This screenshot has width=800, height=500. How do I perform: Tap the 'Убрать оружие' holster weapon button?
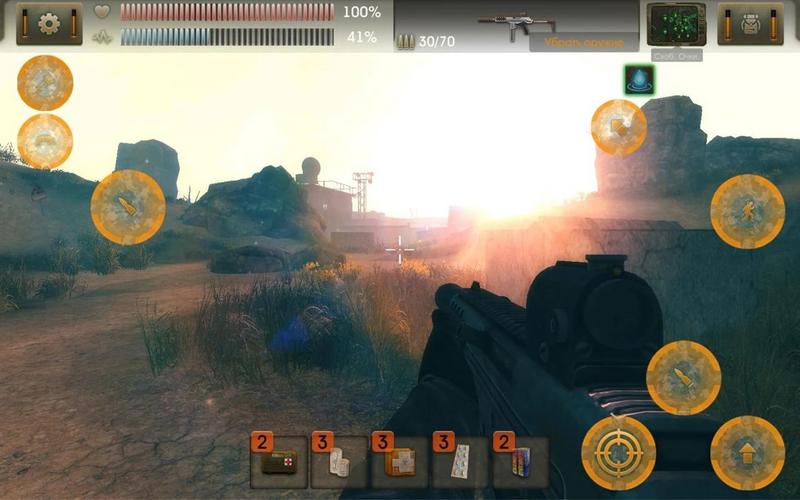point(584,43)
